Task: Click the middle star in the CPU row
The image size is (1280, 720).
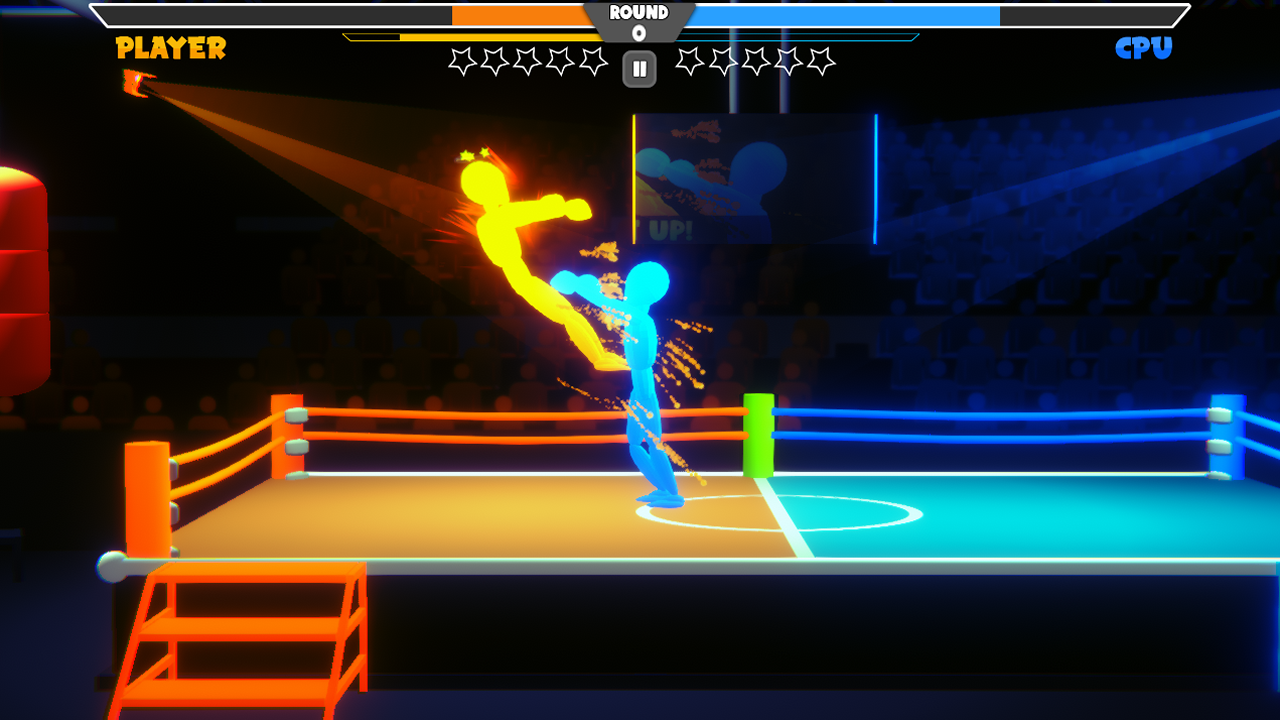Action: 758,62
